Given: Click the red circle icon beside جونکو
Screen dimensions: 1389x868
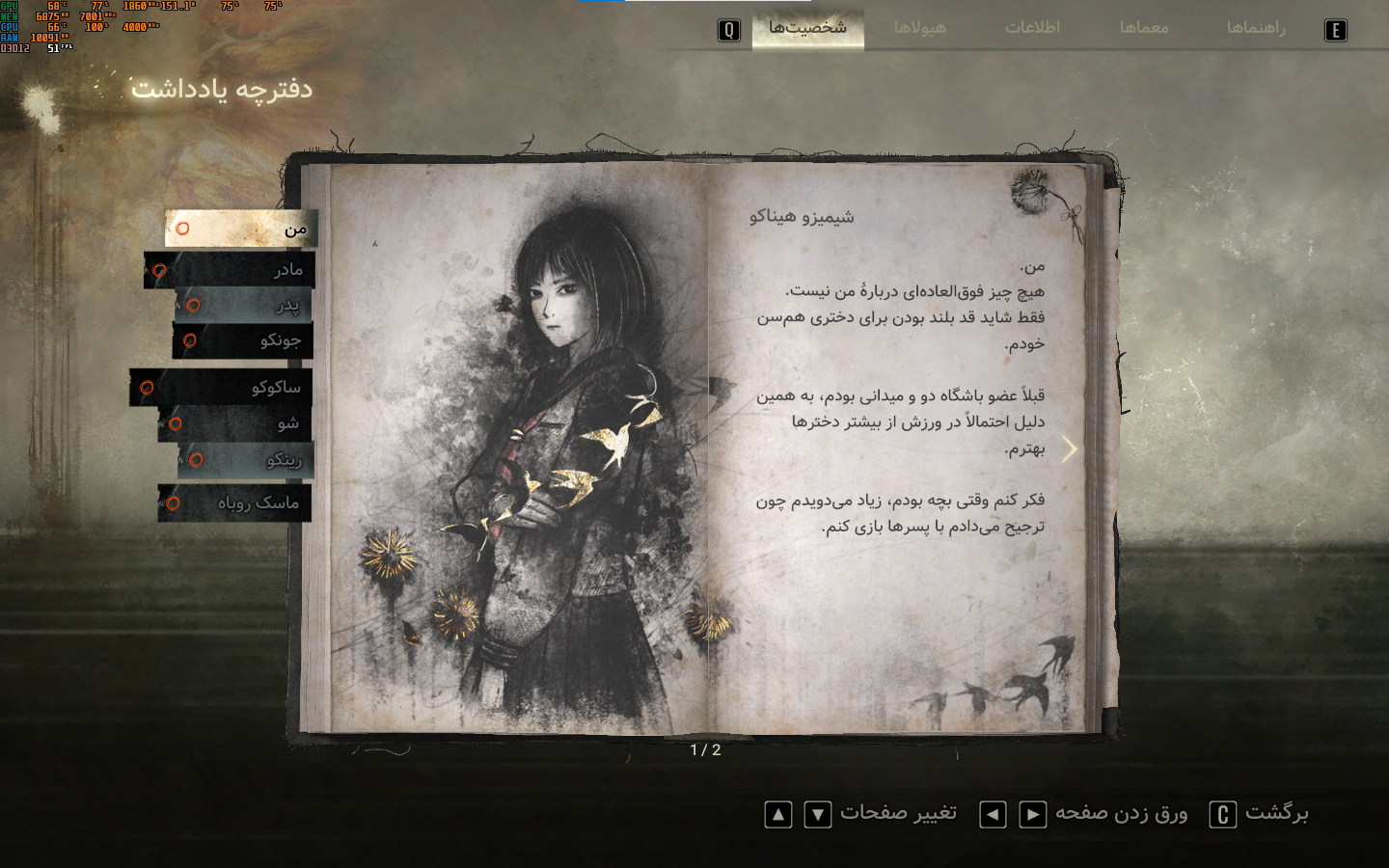Looking at the screenshot, I should click(191, 340).
